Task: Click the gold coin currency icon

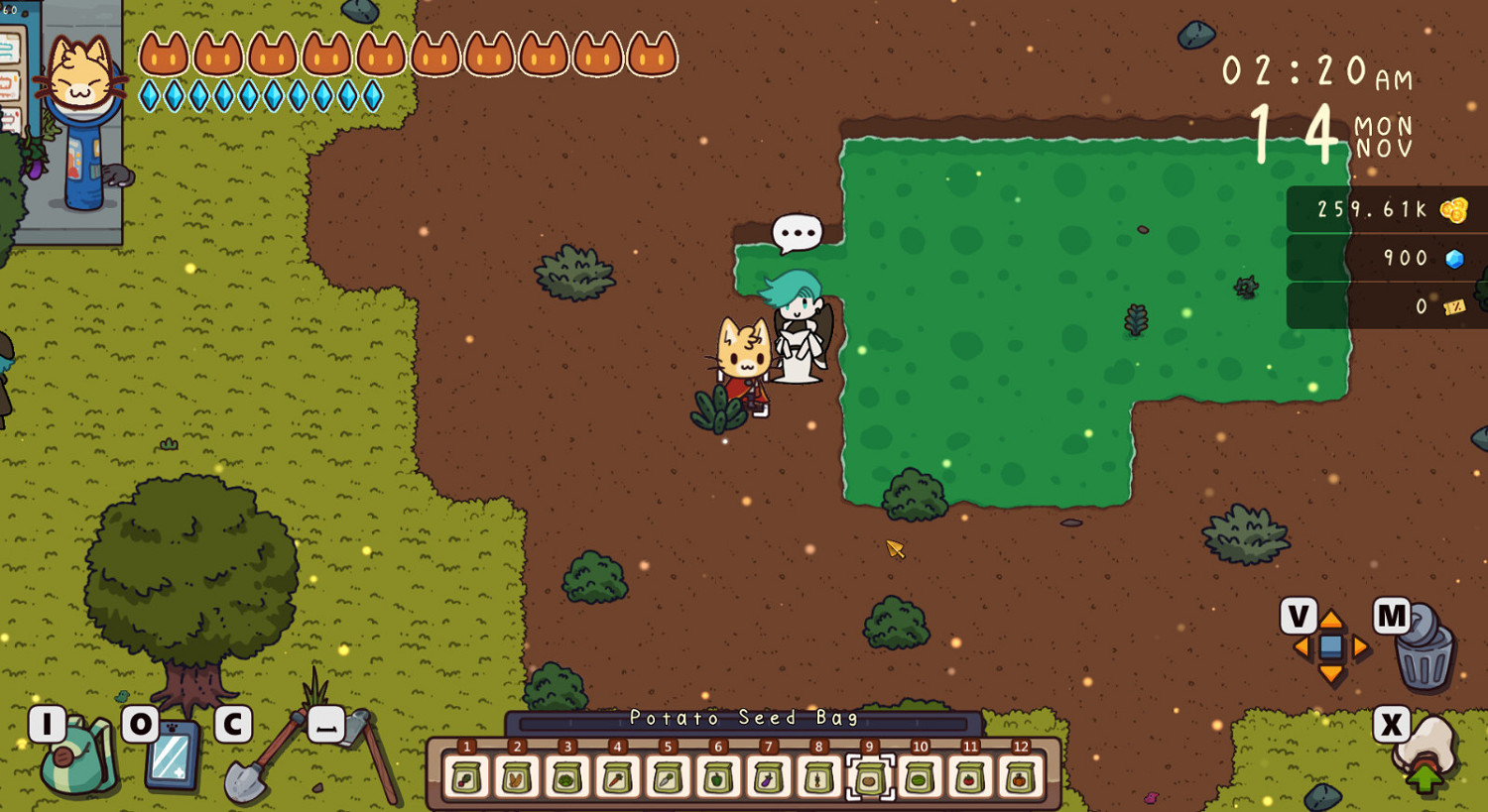Action: tap(1455, 209)
